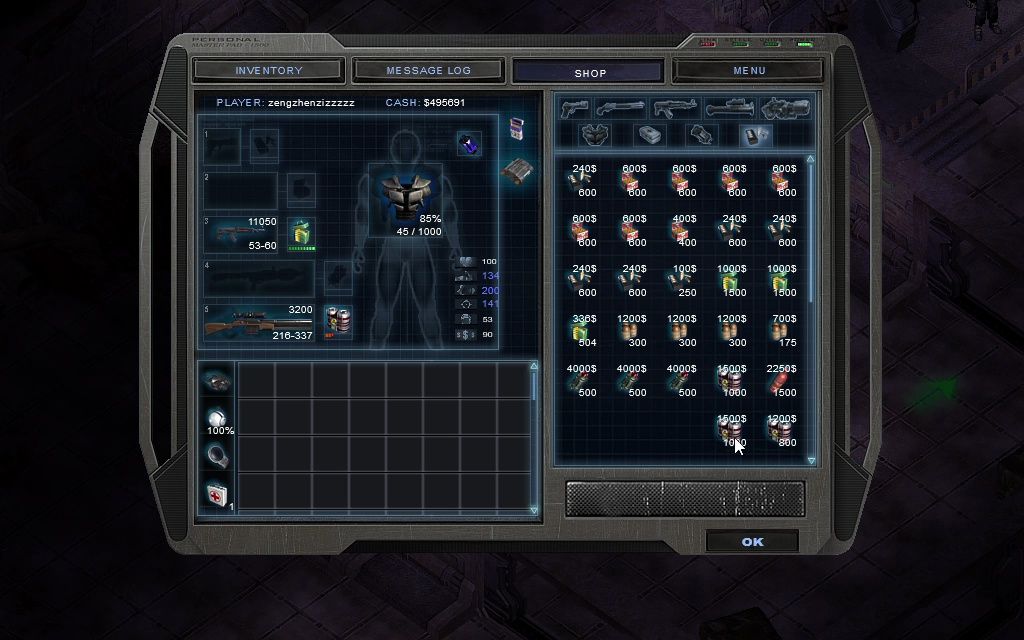
Task: Select the equipped sniper rifle slot
Action: click(260, 323)
